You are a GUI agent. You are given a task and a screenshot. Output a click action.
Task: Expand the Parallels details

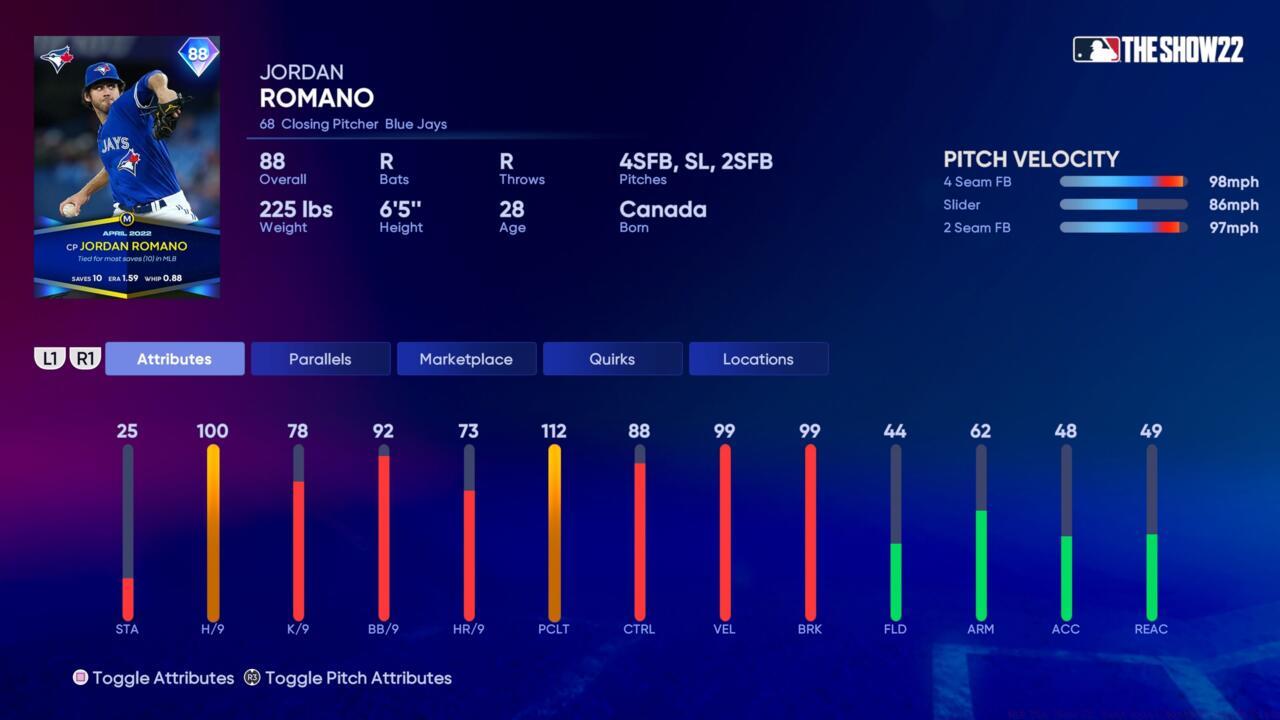(x=320, y=358)
